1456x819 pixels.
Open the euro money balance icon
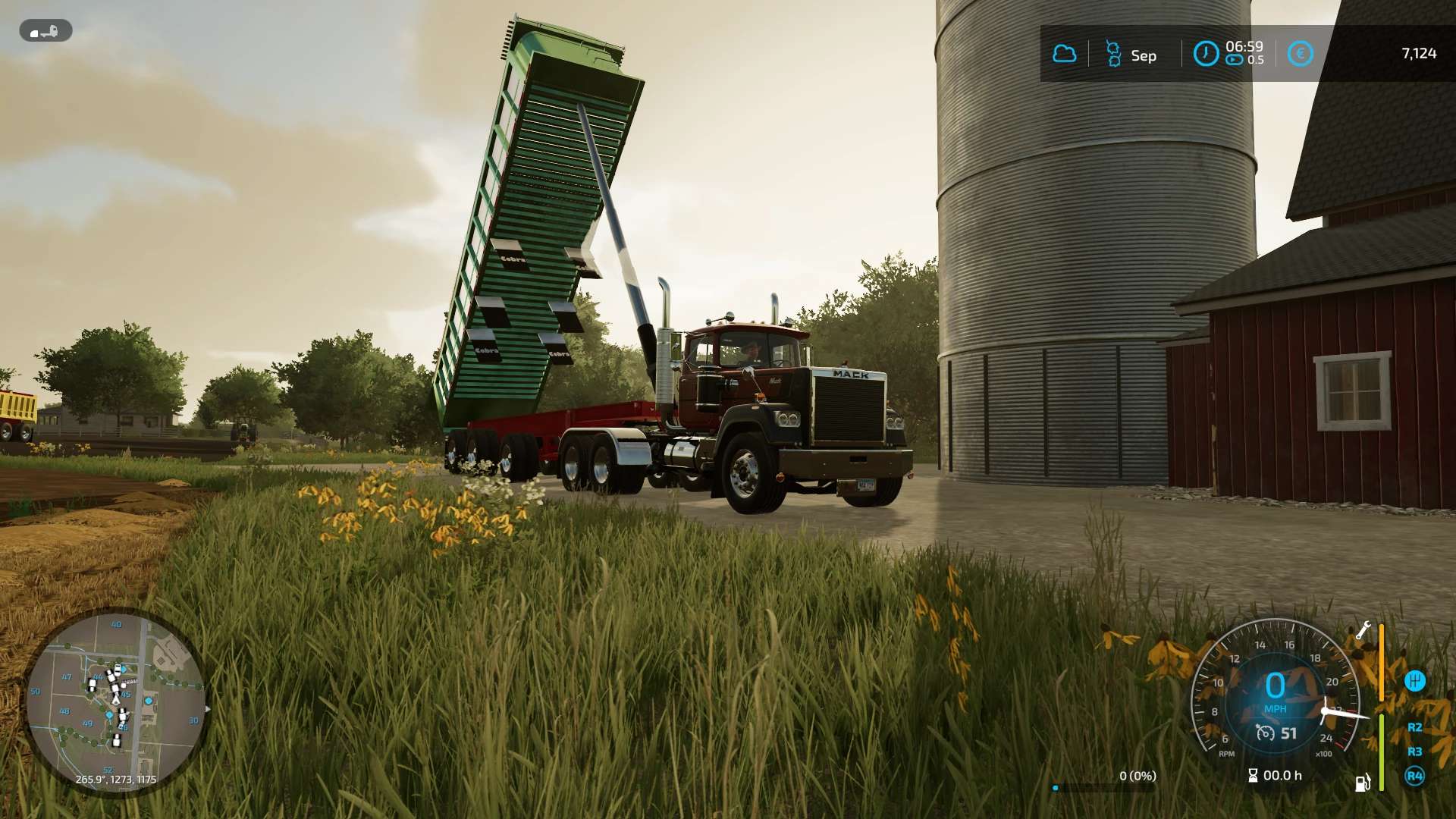tap(1300, 54)
